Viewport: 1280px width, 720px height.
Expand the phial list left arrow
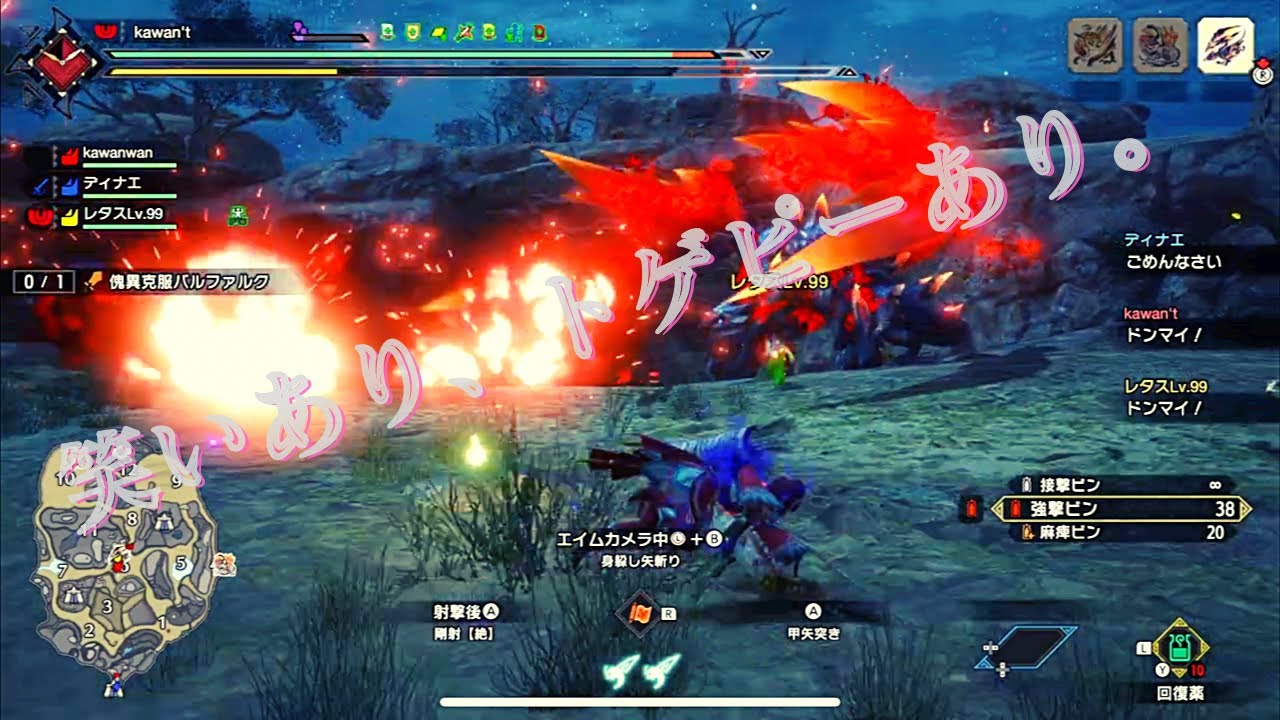[997, 508]
